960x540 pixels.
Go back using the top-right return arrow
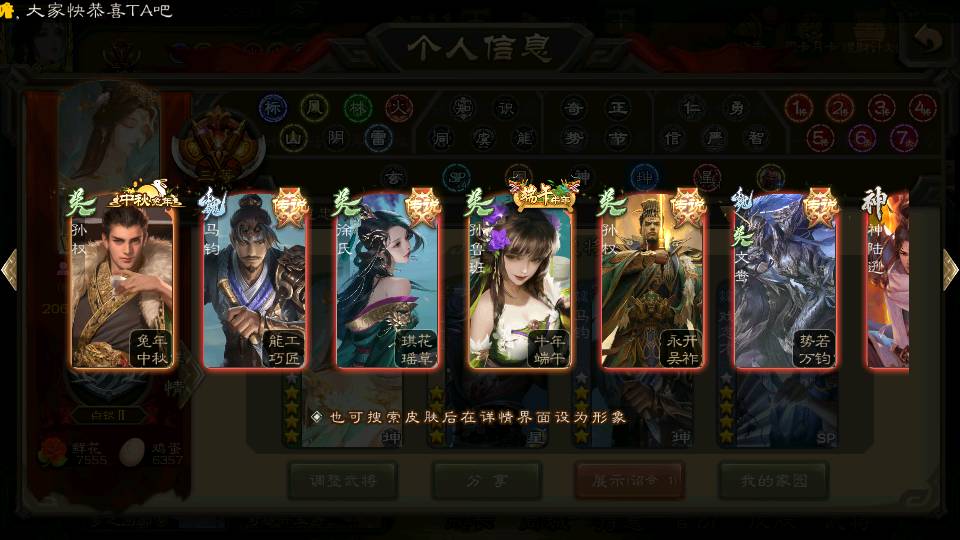(928, 40)
